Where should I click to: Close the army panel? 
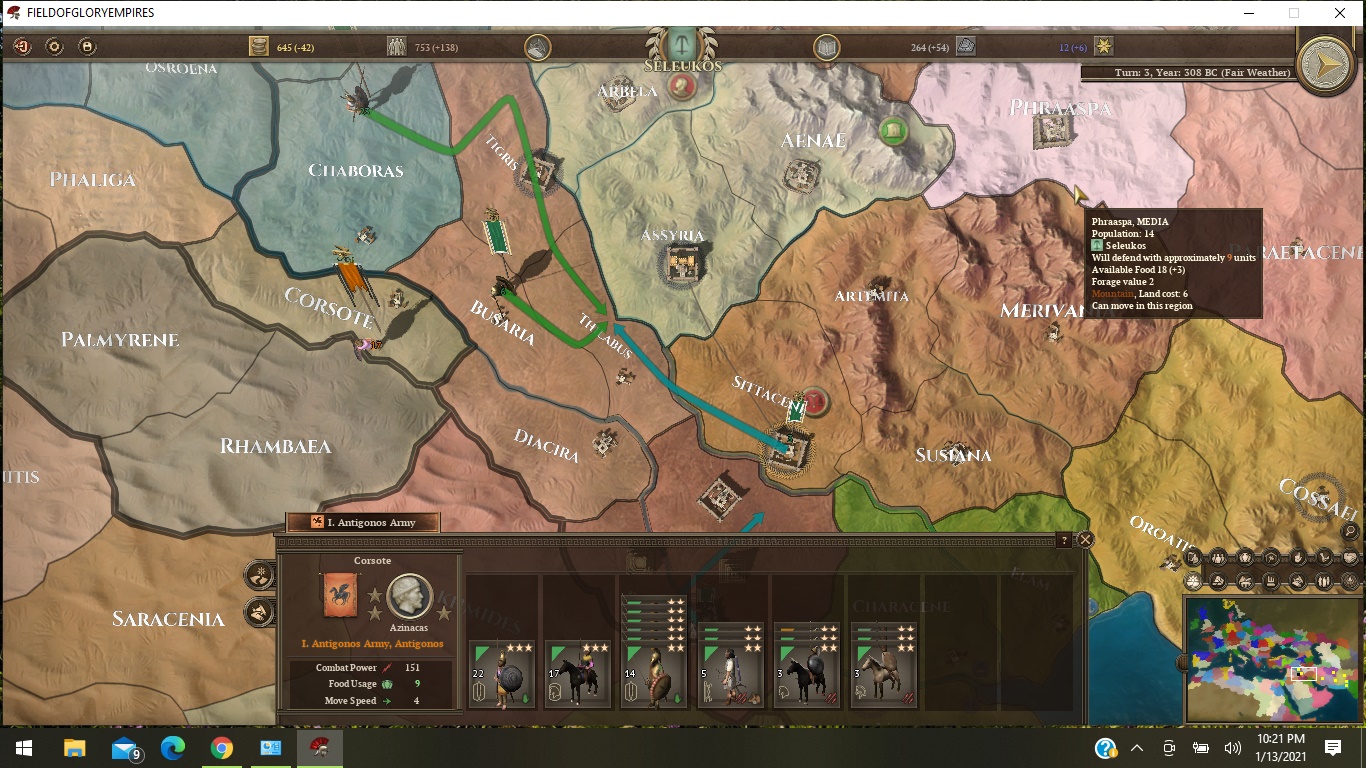[x=1085, y=540]
